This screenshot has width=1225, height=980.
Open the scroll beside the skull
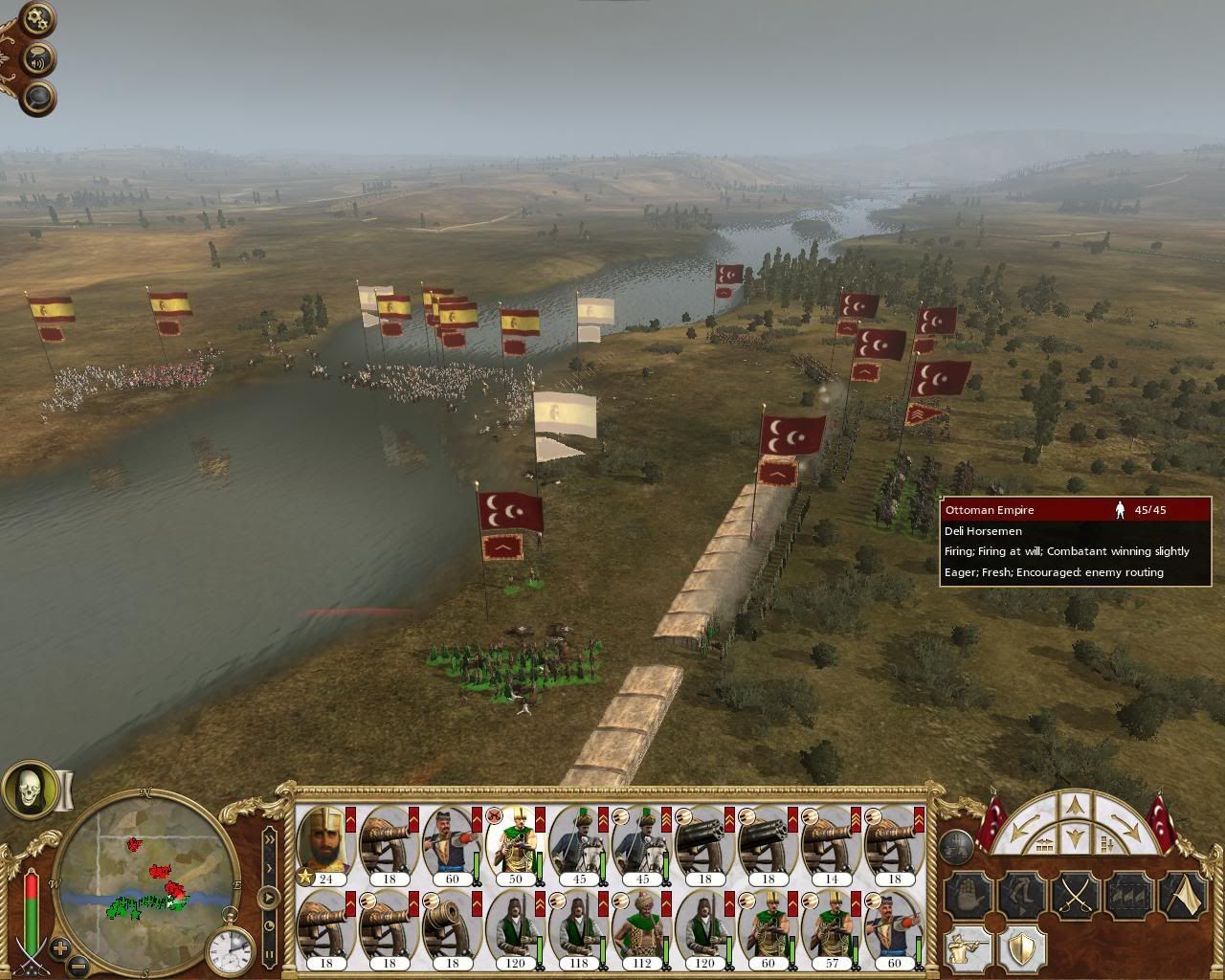(x=65, y=791)
